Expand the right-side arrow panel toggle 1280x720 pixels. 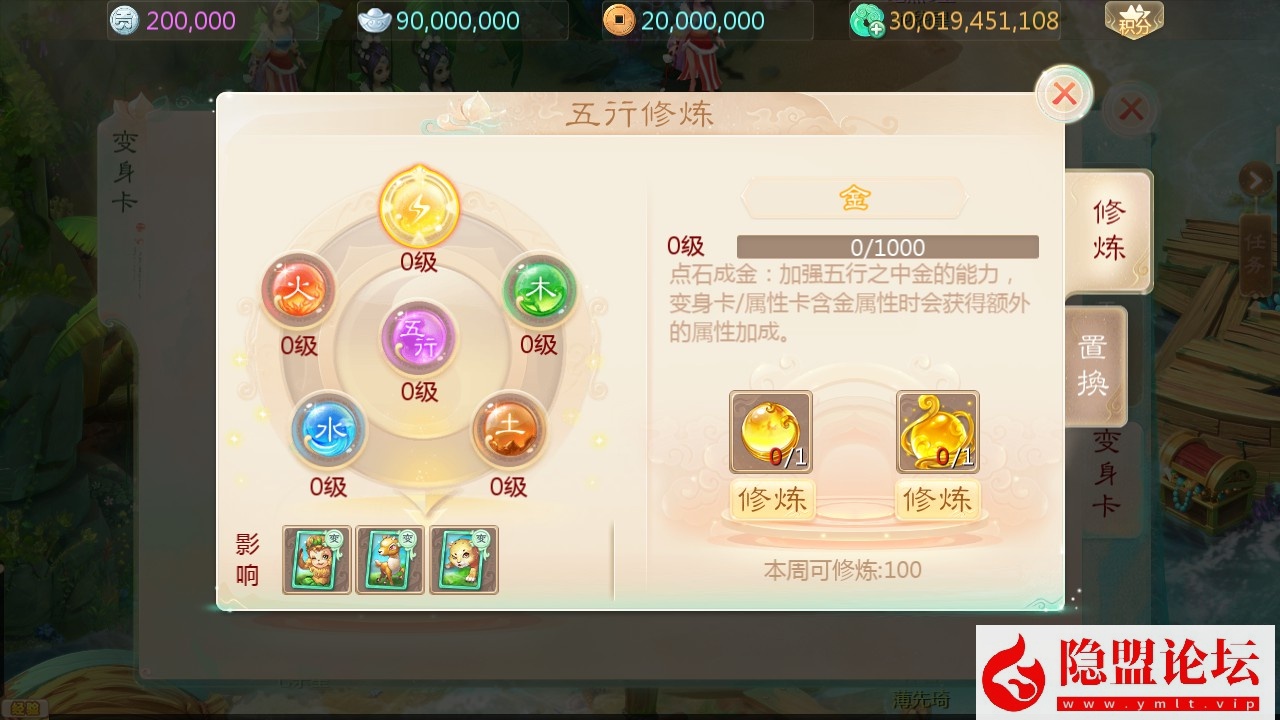(x=1256, y=180)
